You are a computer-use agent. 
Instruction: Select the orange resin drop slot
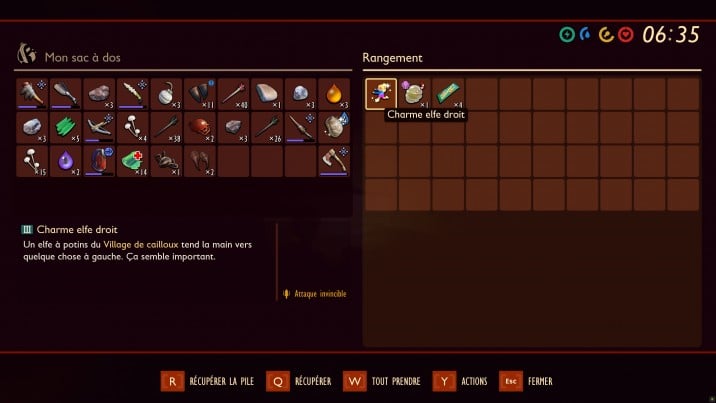coord(334,94)
